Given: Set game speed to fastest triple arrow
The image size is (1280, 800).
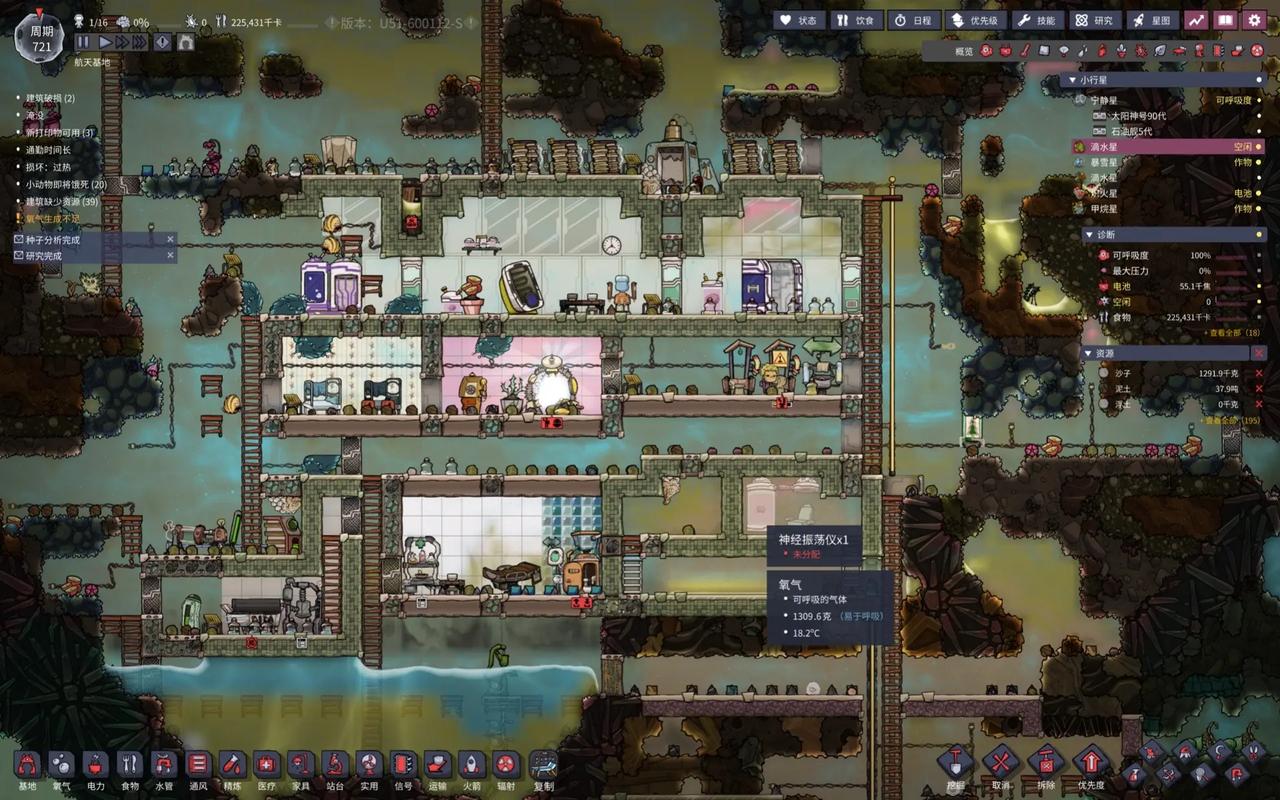Looking at the screenshot, I should point(138,42).
